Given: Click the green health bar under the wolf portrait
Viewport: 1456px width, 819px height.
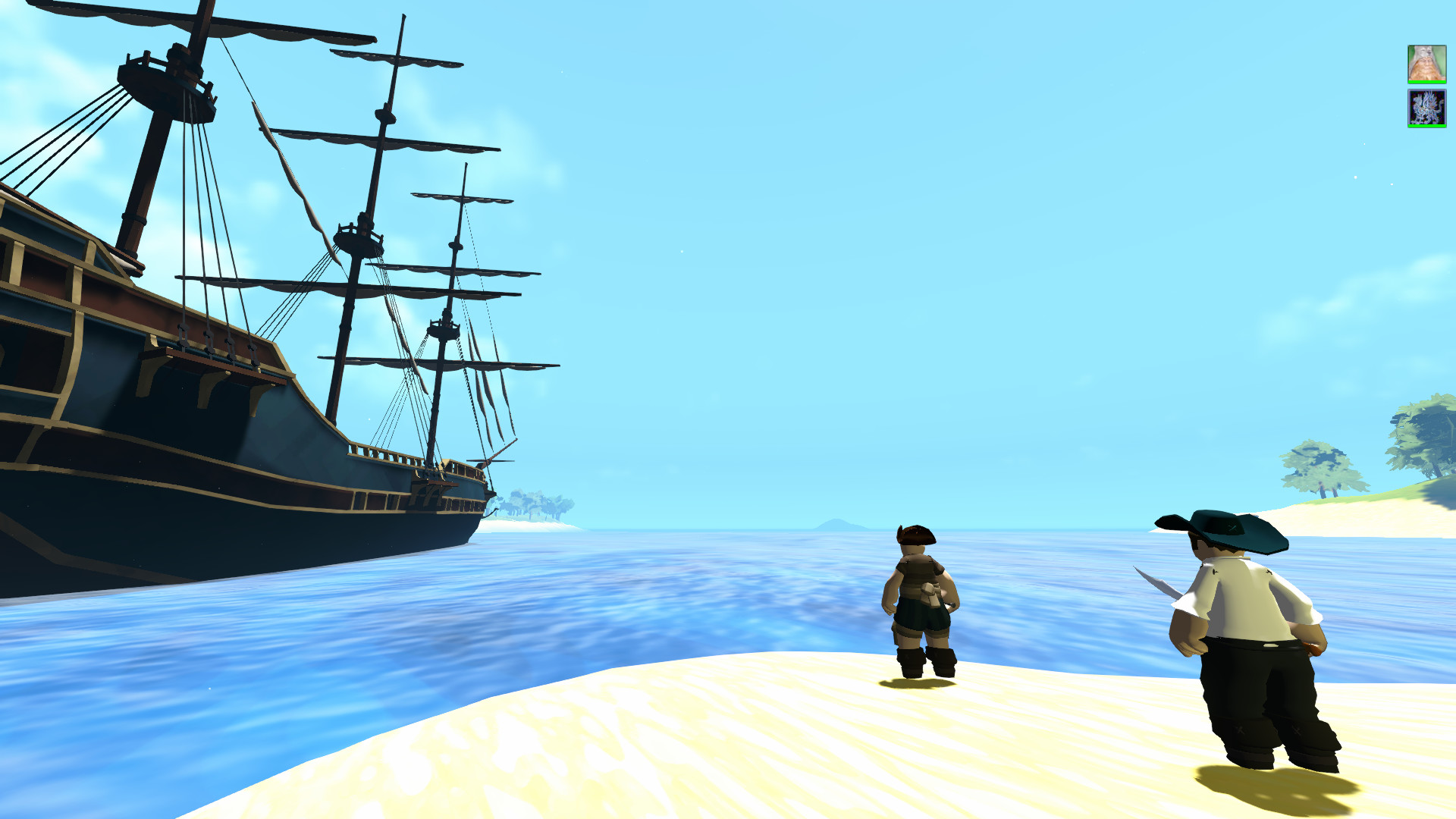Looking at the screenshot, I should pos(1427,82).
